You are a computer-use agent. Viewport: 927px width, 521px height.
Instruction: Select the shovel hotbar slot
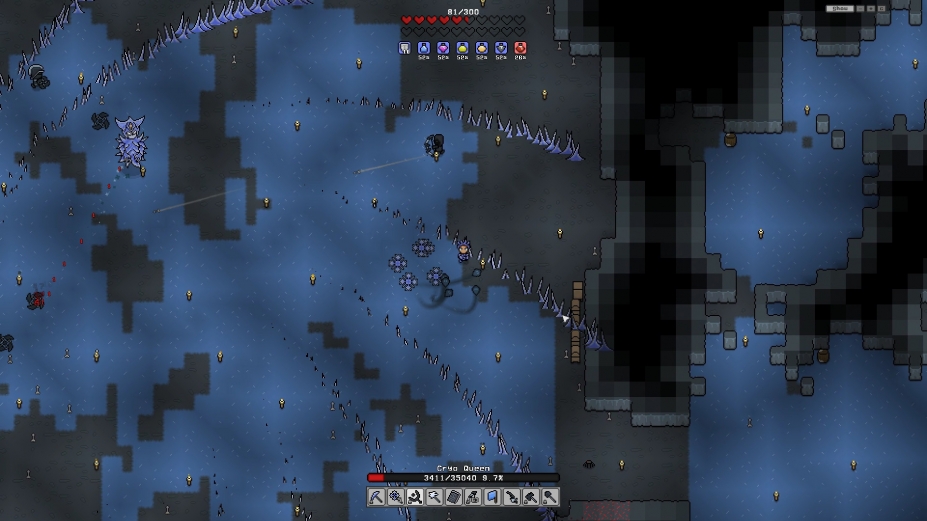[x=549, y=497]
